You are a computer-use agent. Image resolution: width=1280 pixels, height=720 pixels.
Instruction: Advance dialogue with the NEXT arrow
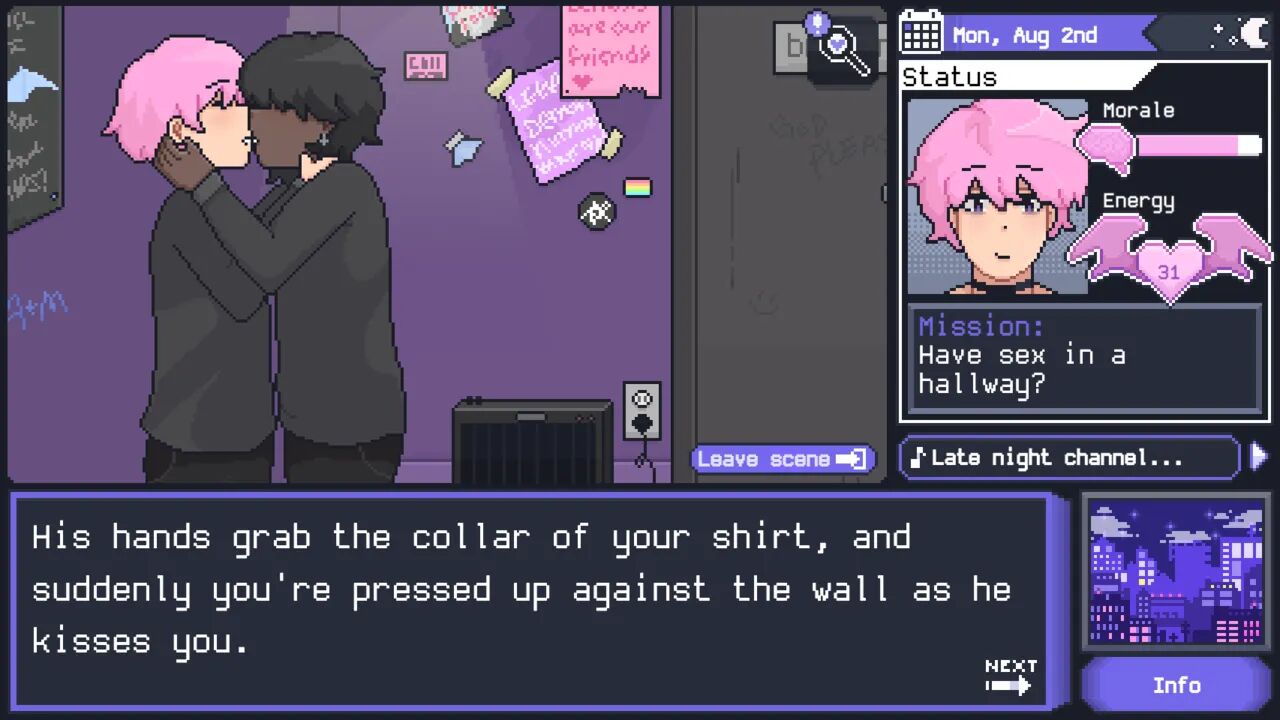pos(1009,677)
